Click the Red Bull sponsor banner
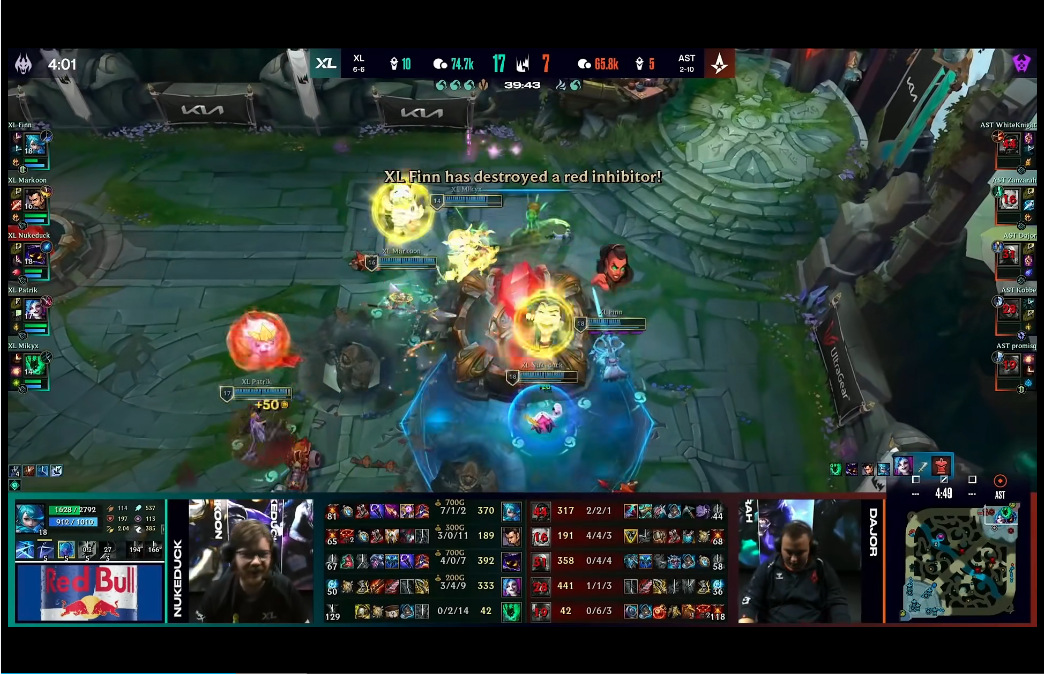 click(89, 592)
